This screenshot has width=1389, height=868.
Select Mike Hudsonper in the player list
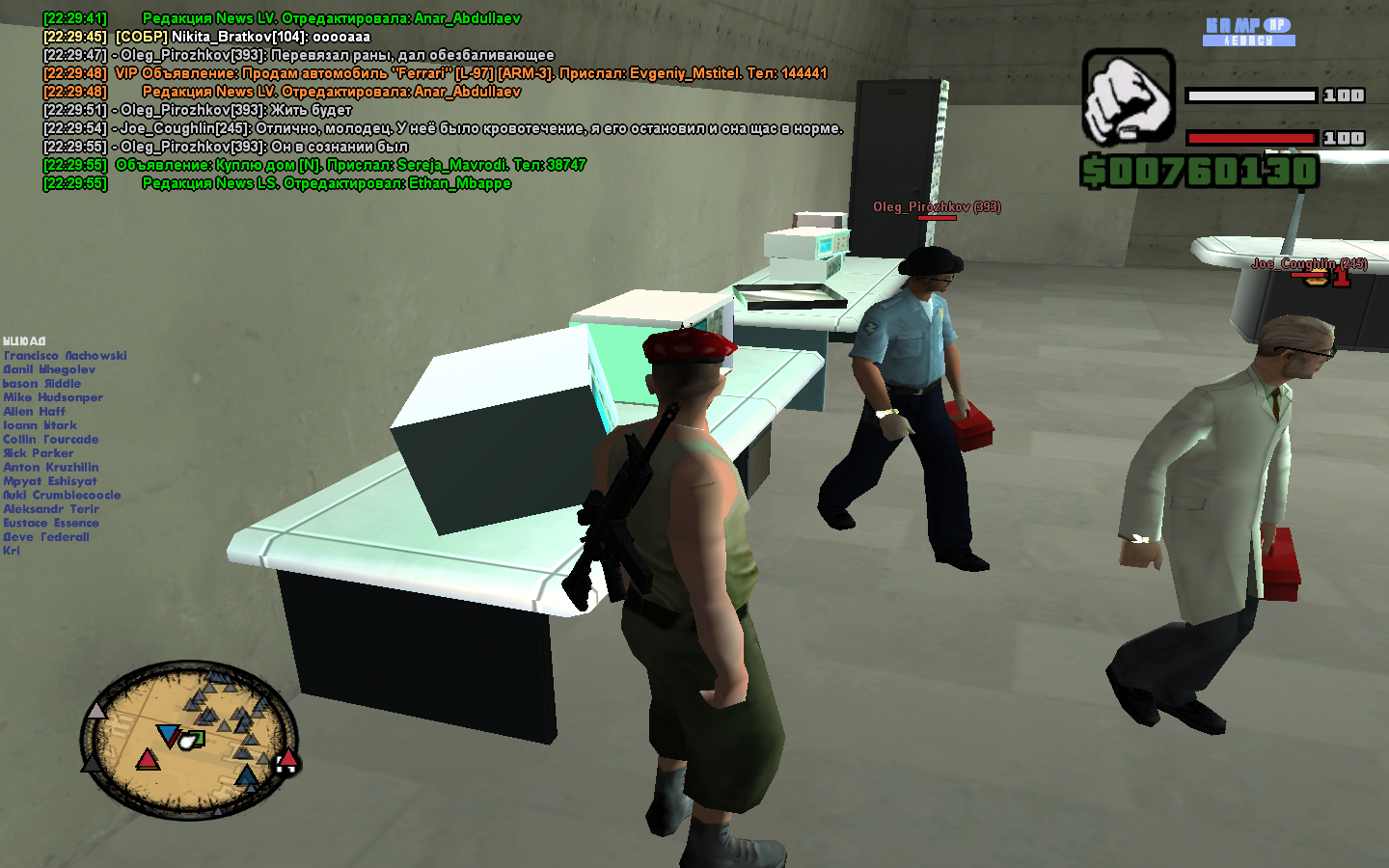point(53,397)
